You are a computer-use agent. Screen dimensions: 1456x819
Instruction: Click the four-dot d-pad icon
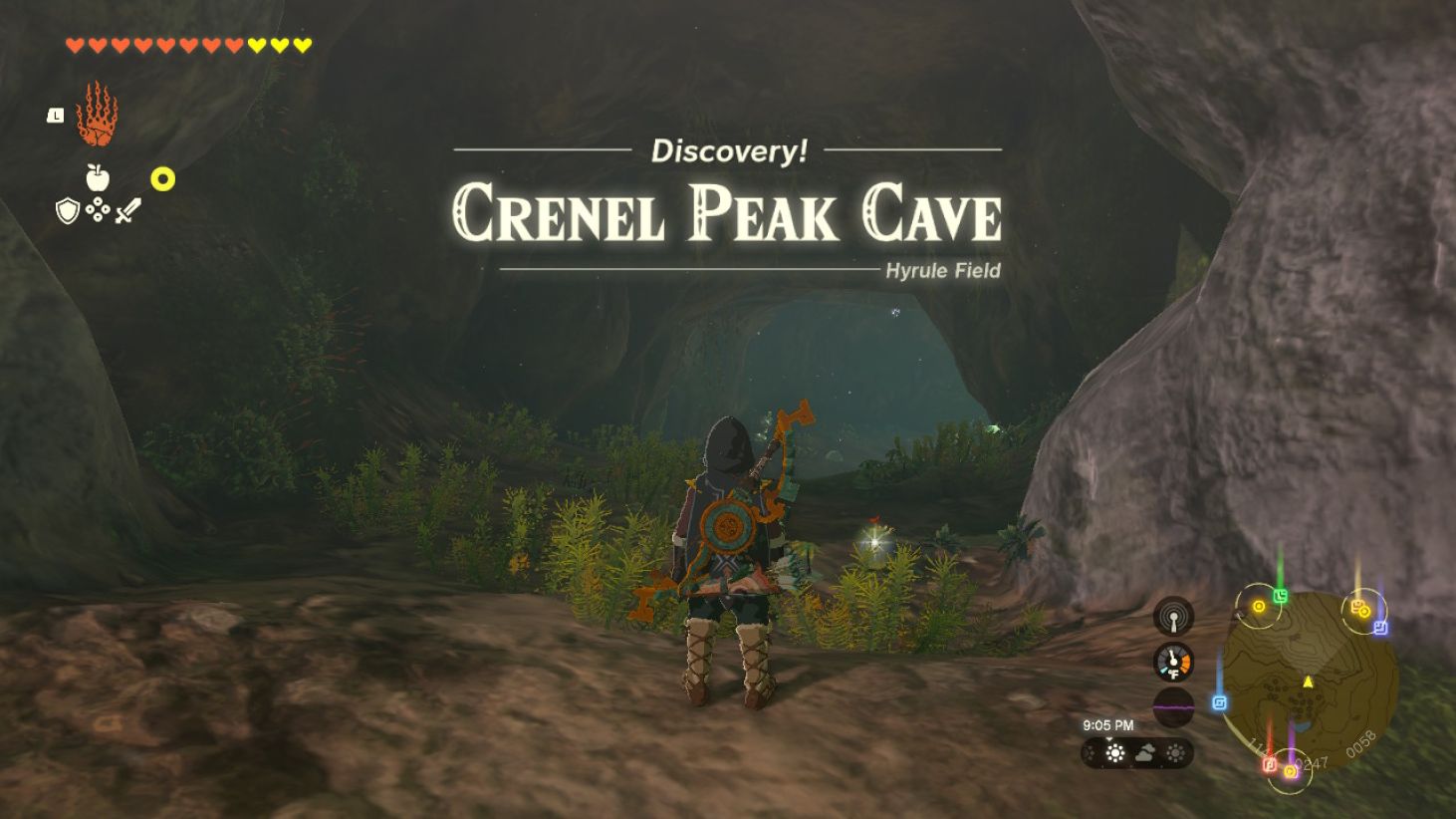coord(97,209)
